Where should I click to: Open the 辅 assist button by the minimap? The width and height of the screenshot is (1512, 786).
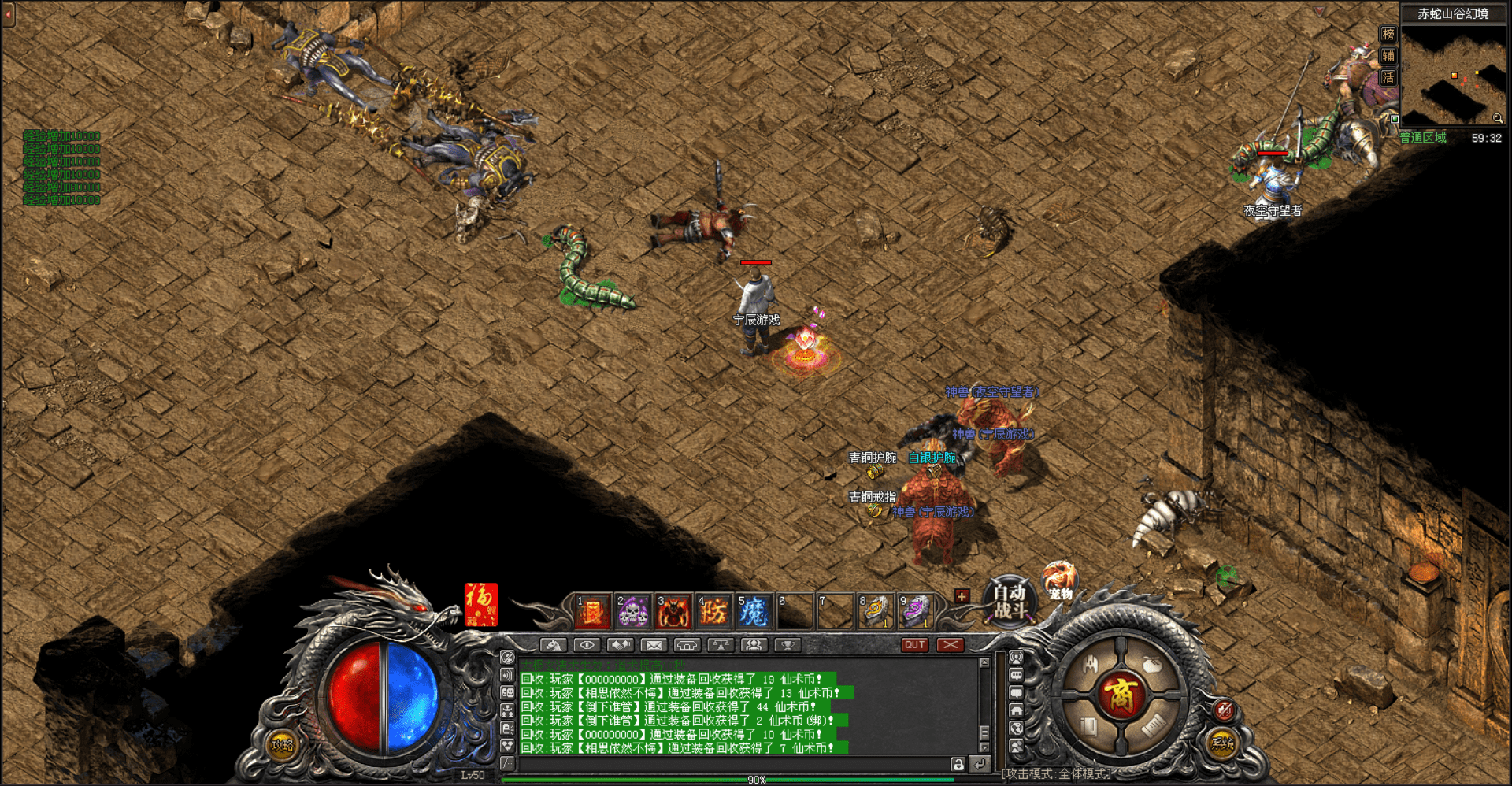pyautogui.click(x=1388, y=56)
